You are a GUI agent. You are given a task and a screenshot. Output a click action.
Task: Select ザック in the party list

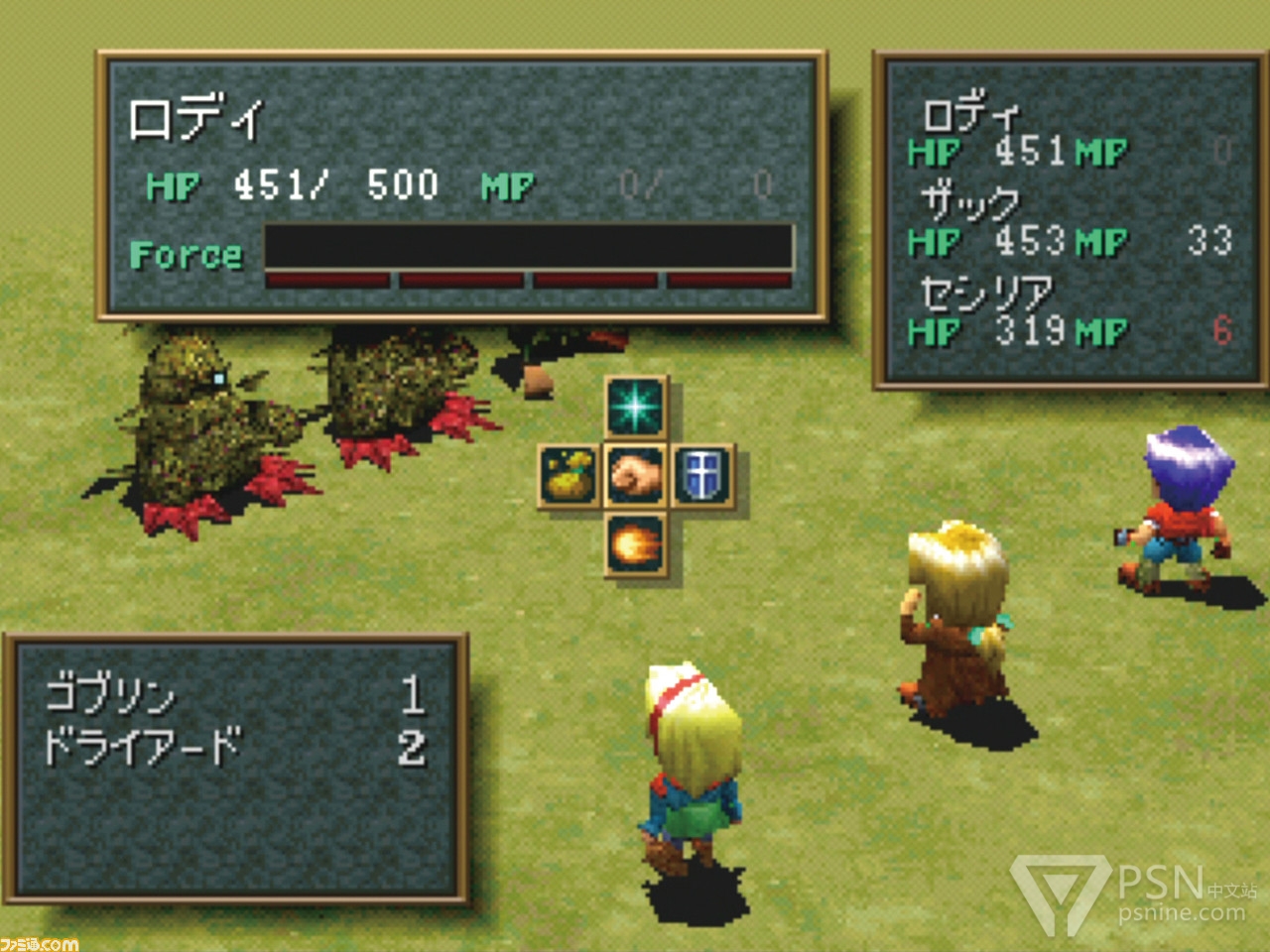[x=970, y=202]
